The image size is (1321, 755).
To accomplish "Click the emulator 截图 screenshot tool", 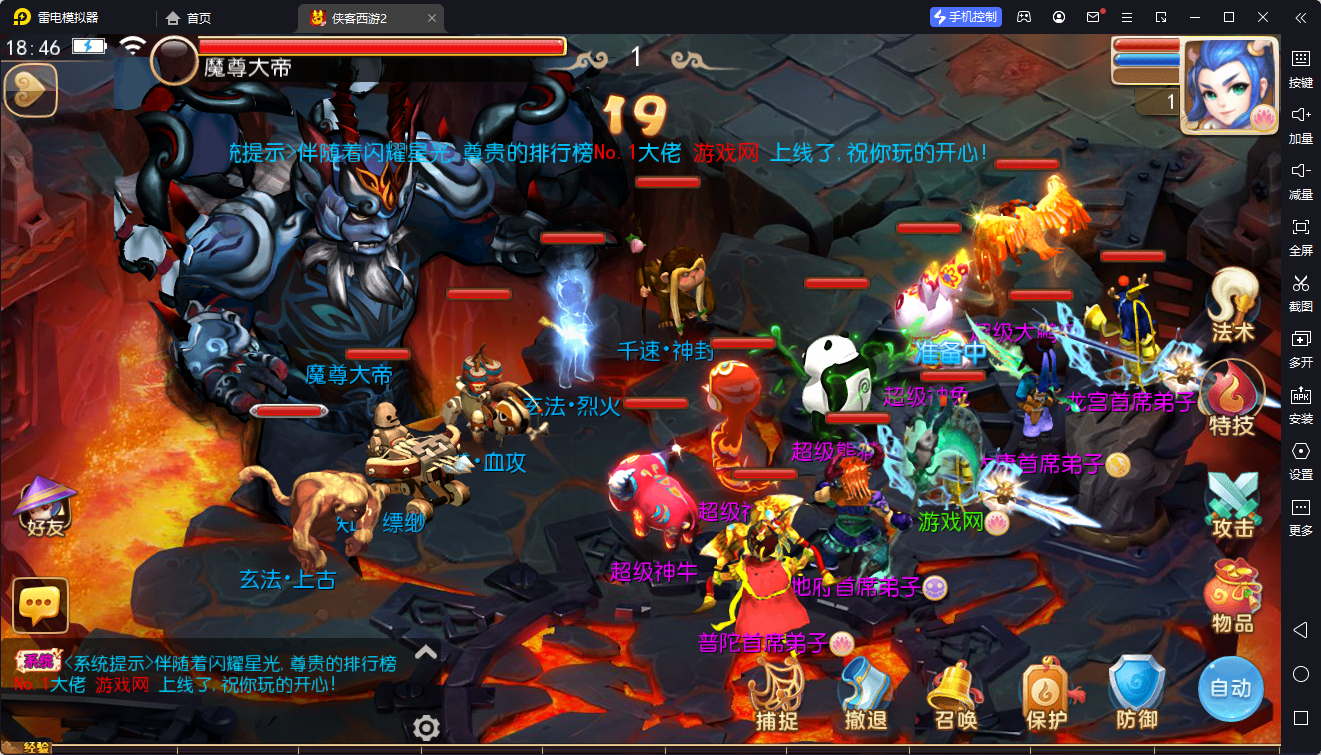I will [1301, 291].
